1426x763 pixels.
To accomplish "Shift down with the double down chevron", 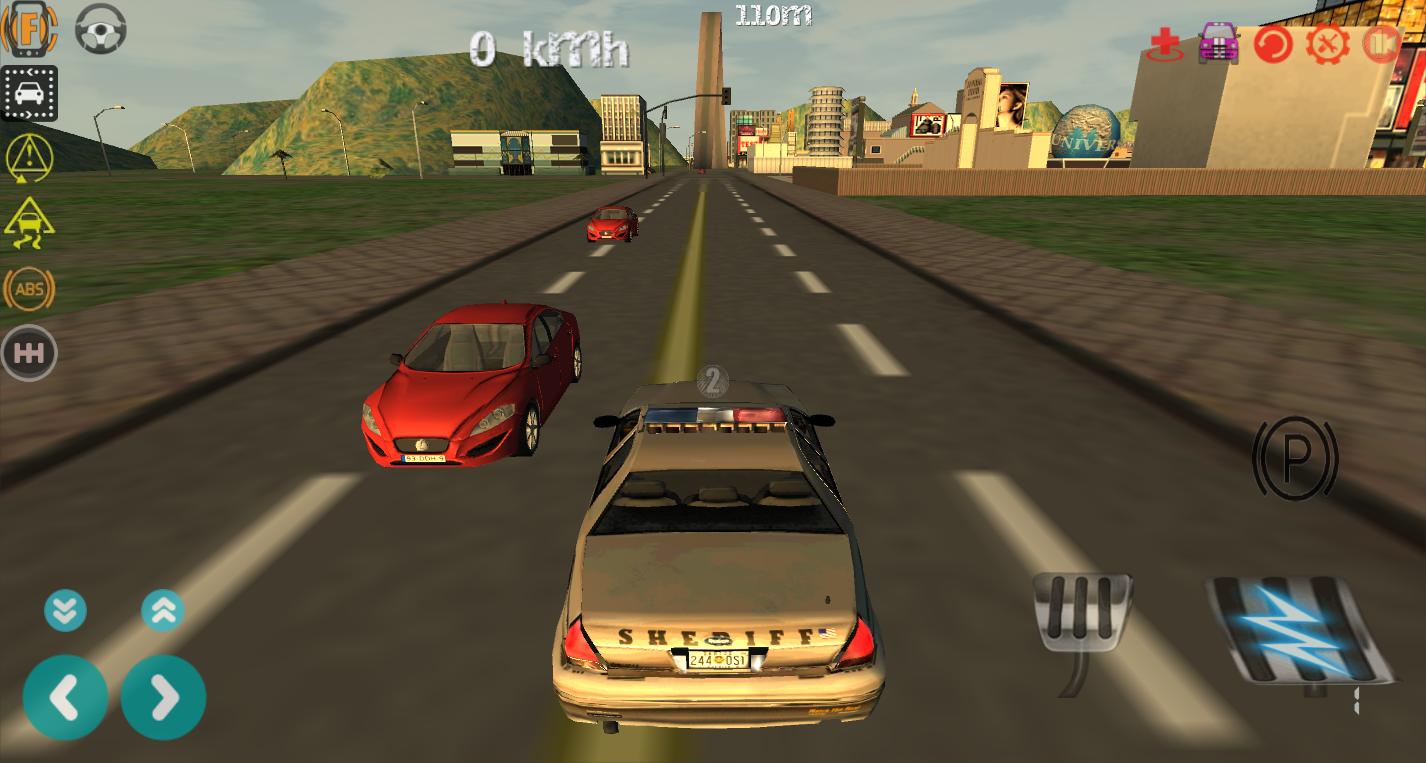I will click(66, 610).
